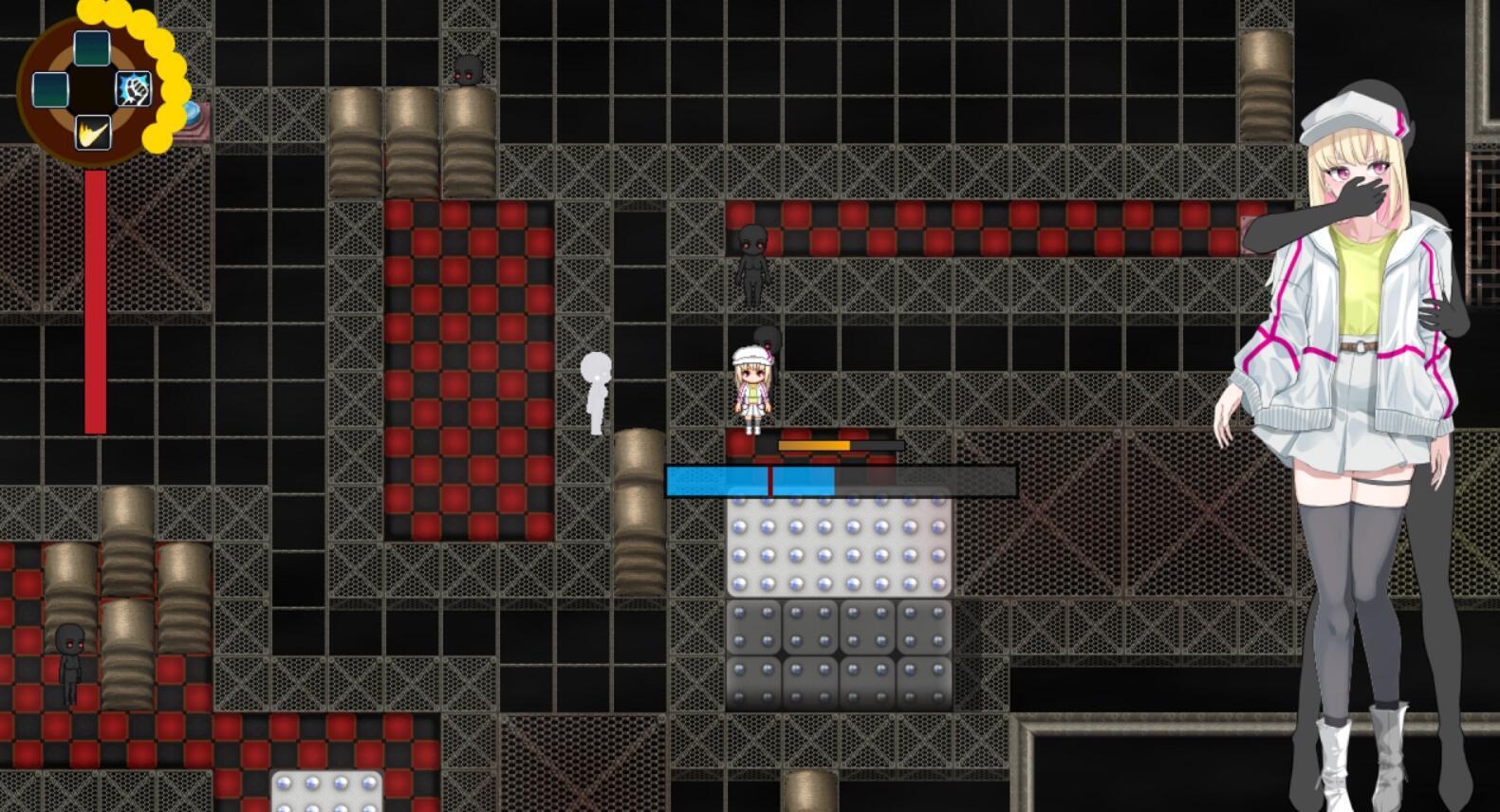Use the yellow flame slash skill

tap(92, 131)
